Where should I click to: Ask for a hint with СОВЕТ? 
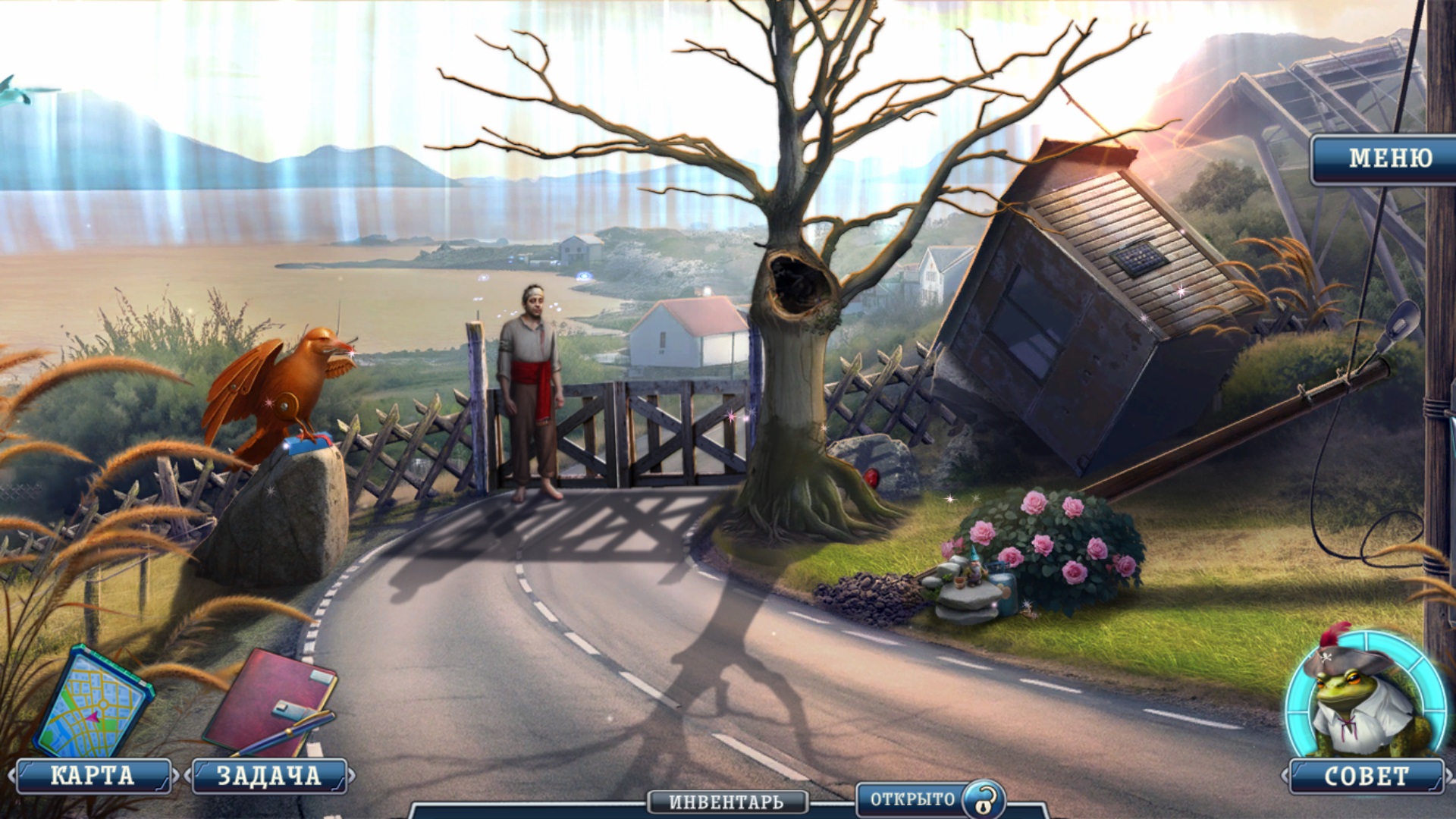click(x=1366, y=776)
